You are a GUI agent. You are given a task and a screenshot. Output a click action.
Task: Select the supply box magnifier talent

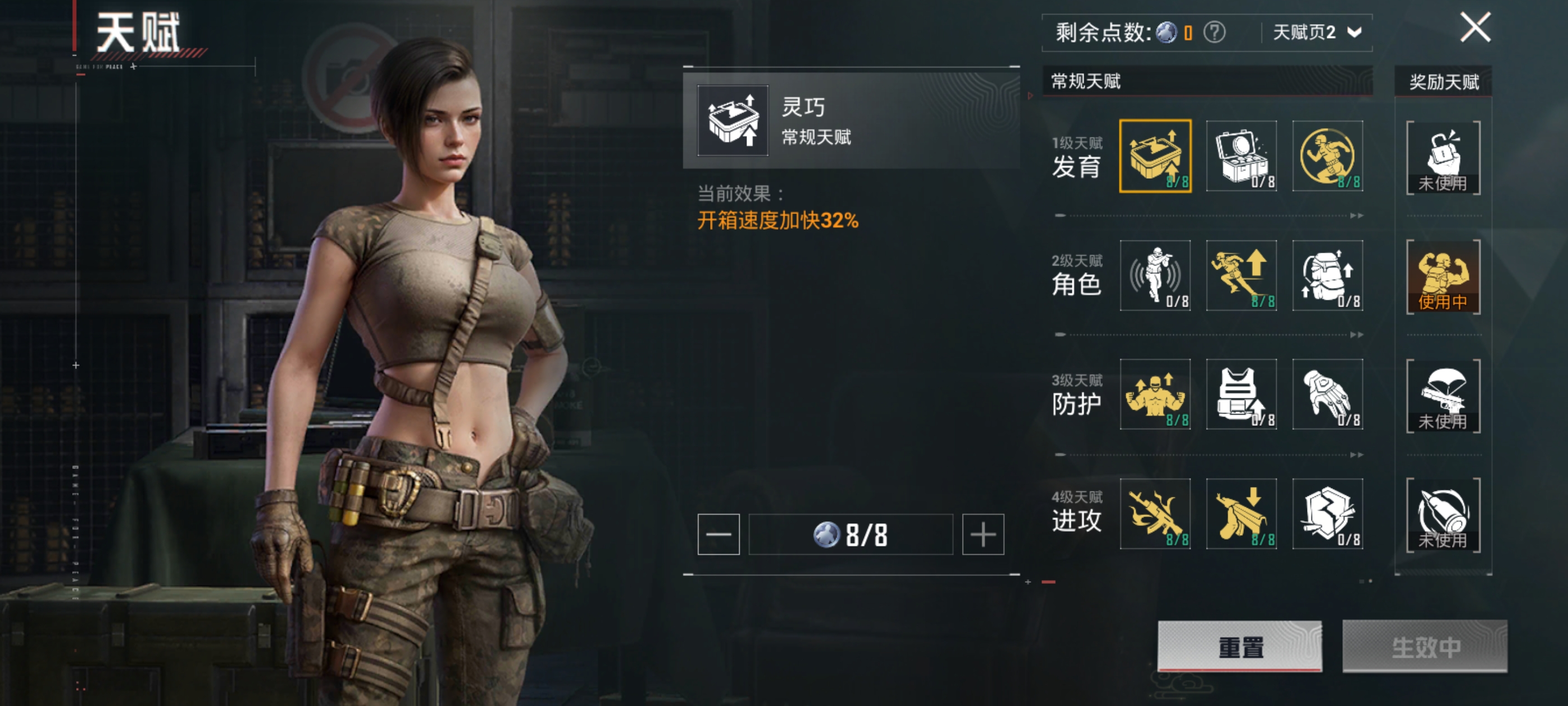[x=1241, y=156]
